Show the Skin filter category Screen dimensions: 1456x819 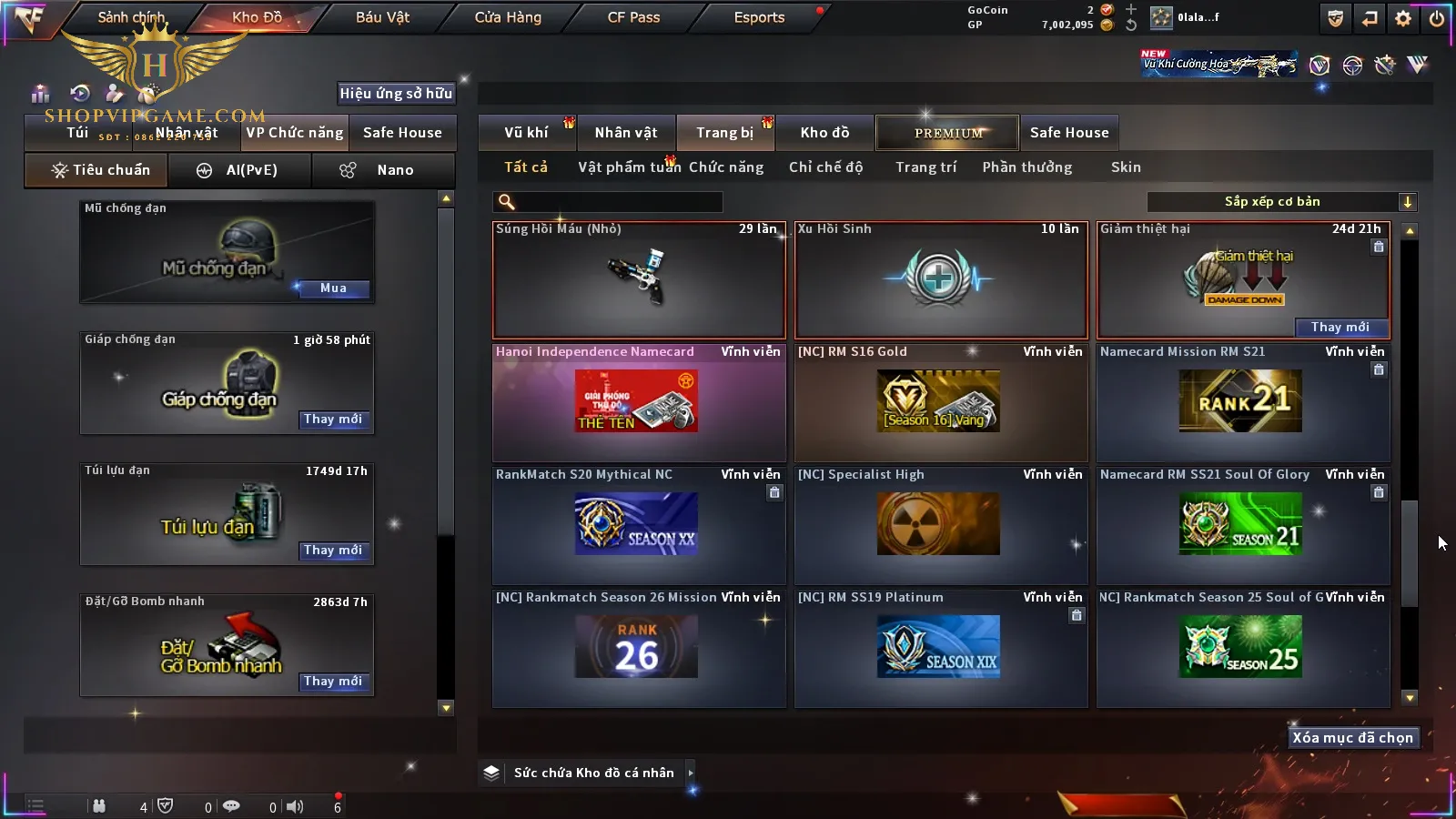click(x=1126, y=167)
